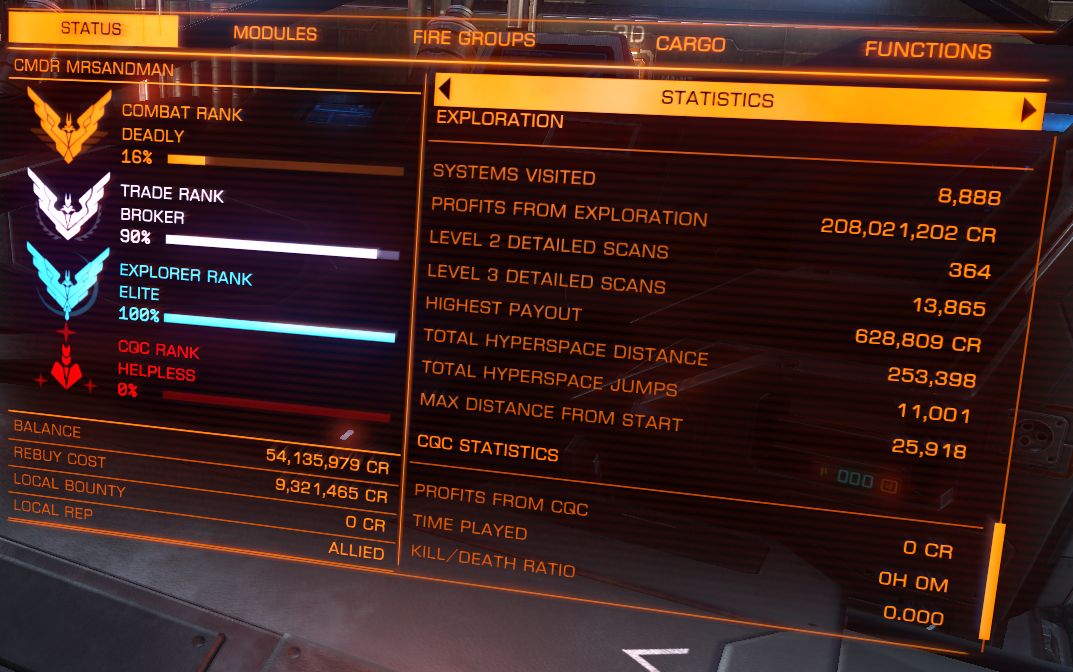Switch to the Fire Groups tab
This screenshot has height=672, width=1073.
473,39
